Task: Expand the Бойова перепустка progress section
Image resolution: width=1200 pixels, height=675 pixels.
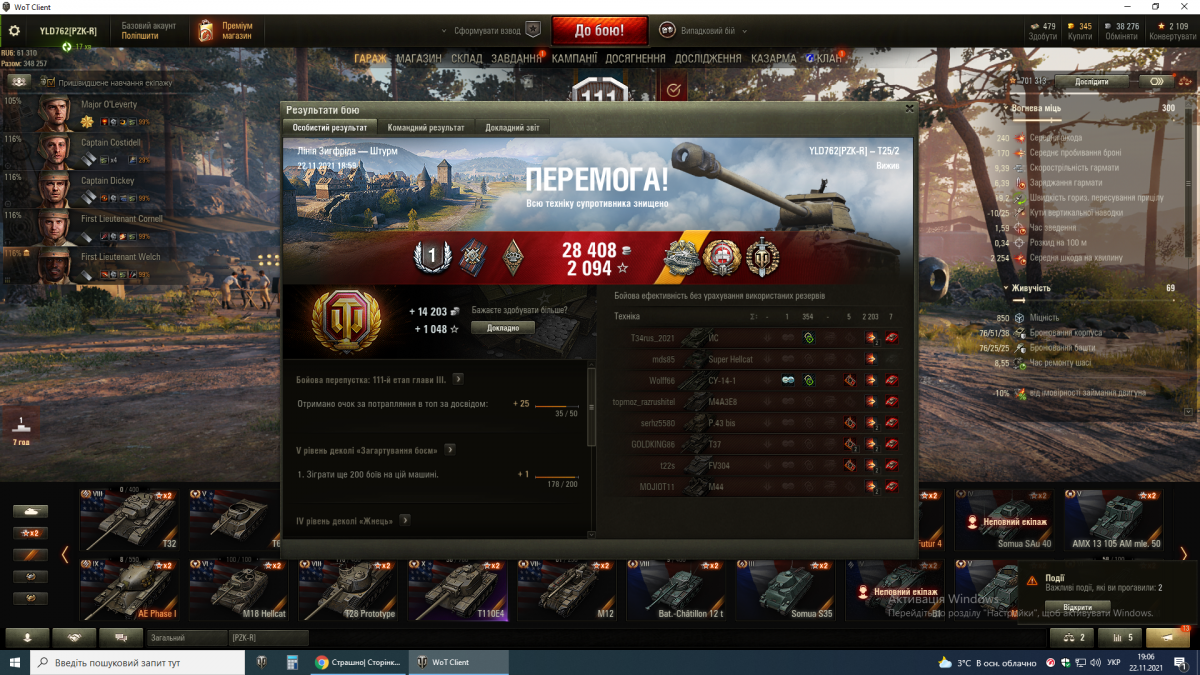Action: (x=457, y=380)
